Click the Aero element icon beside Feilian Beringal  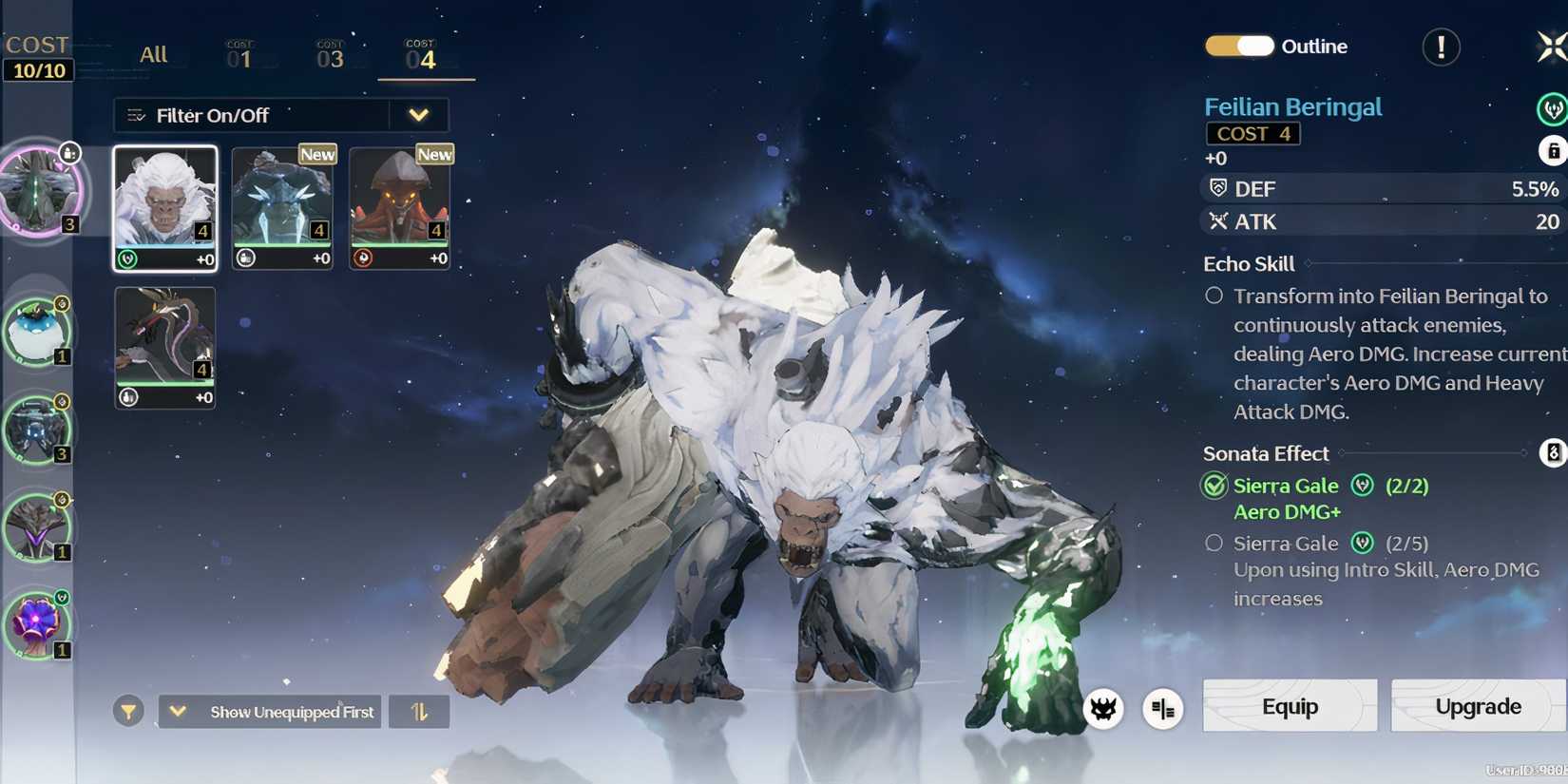(1550, 107)
